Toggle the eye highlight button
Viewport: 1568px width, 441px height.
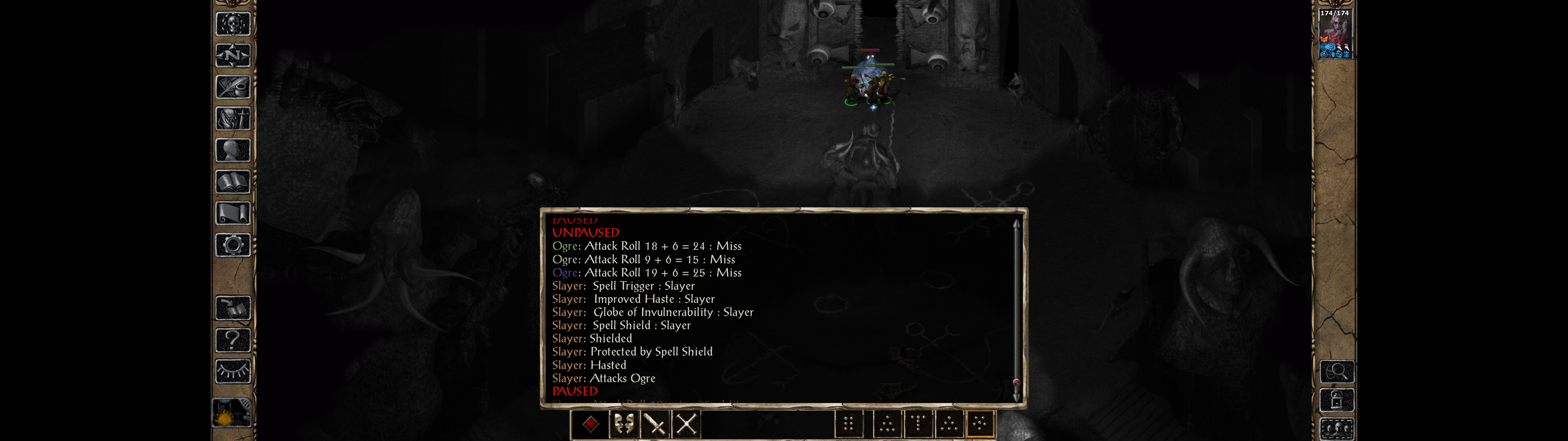233,371
